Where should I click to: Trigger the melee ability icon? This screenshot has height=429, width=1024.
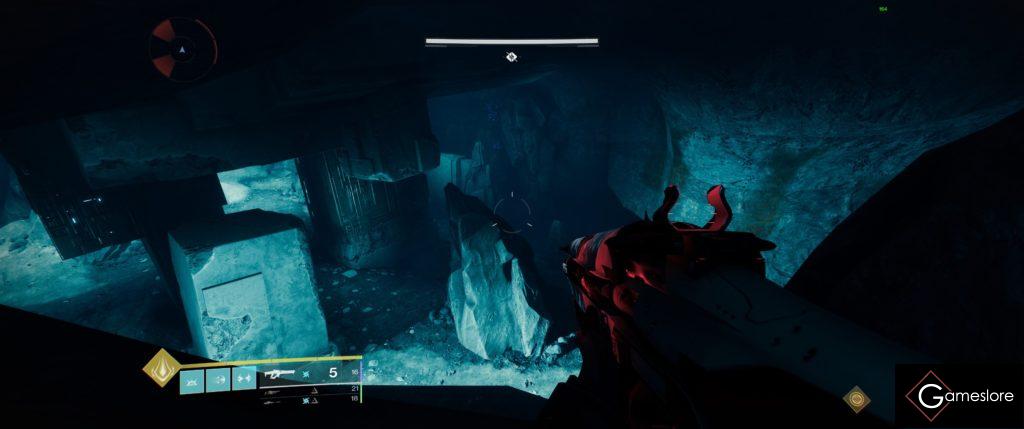(218, 380)
